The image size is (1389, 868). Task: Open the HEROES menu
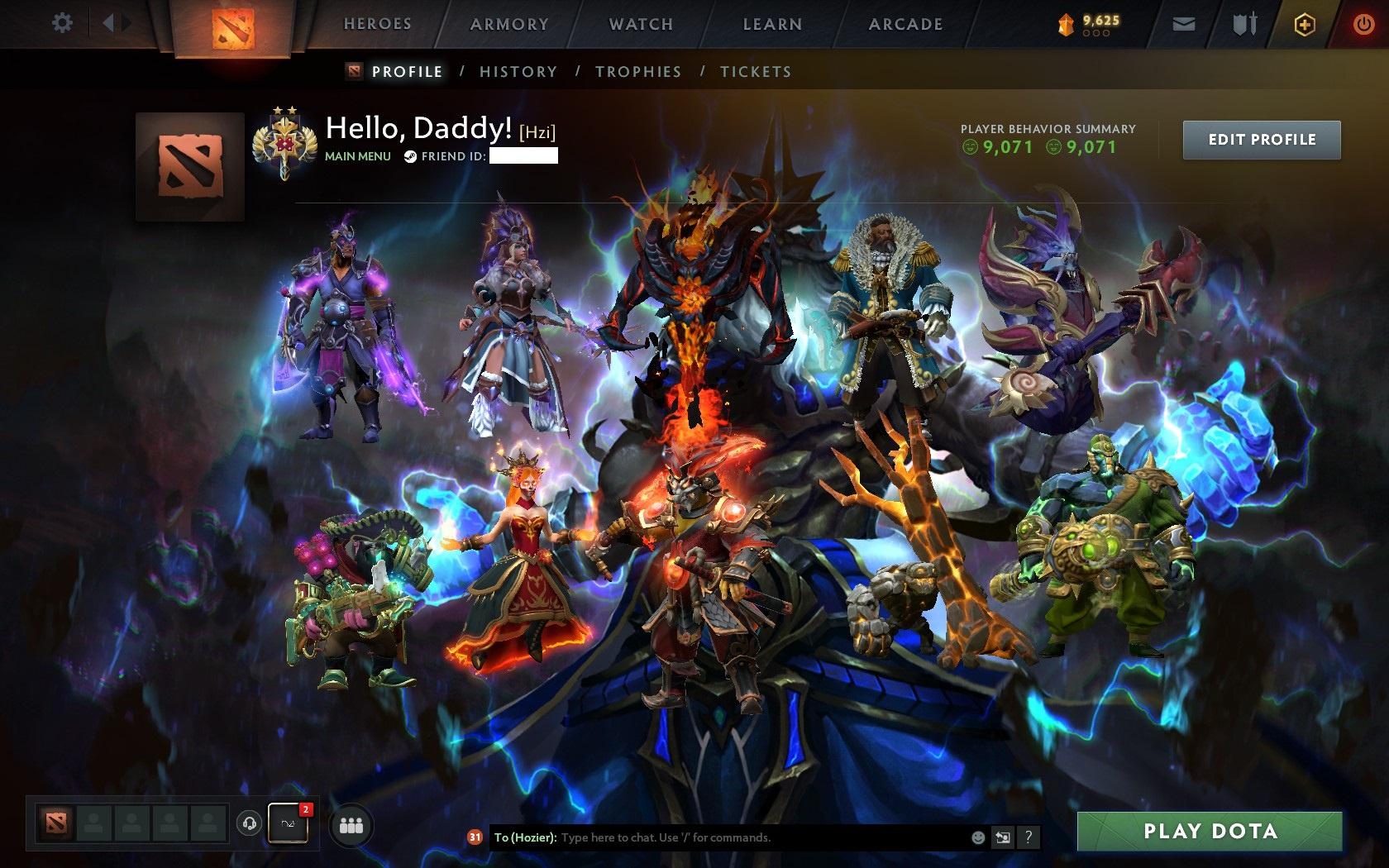pyautogui.click(x=376, y=25)
